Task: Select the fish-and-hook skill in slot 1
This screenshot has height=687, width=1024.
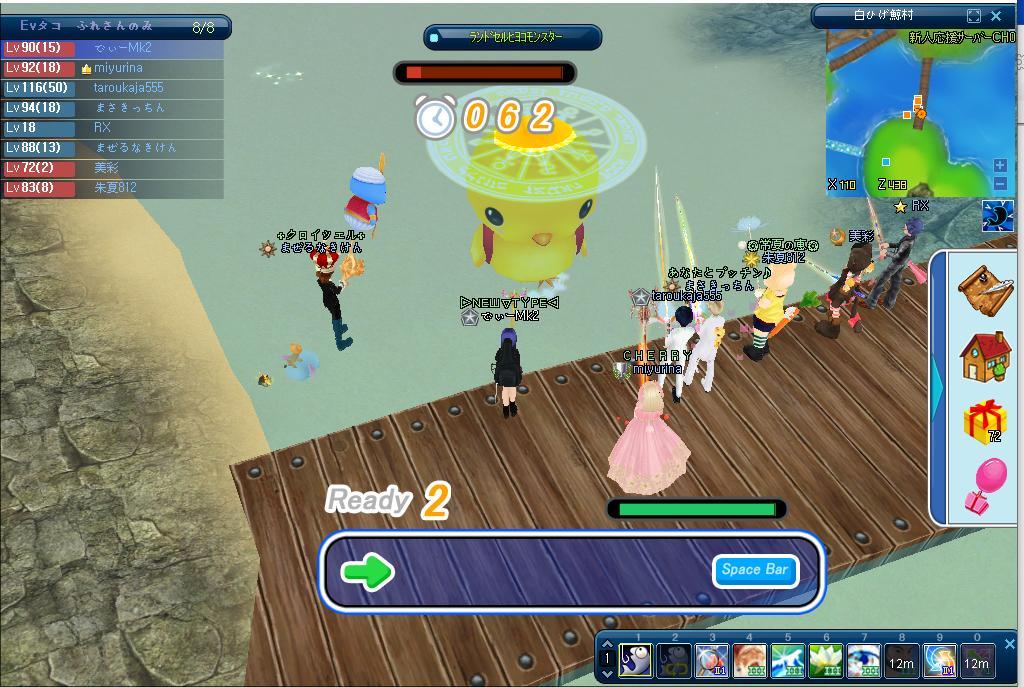Action: (636, 660)
